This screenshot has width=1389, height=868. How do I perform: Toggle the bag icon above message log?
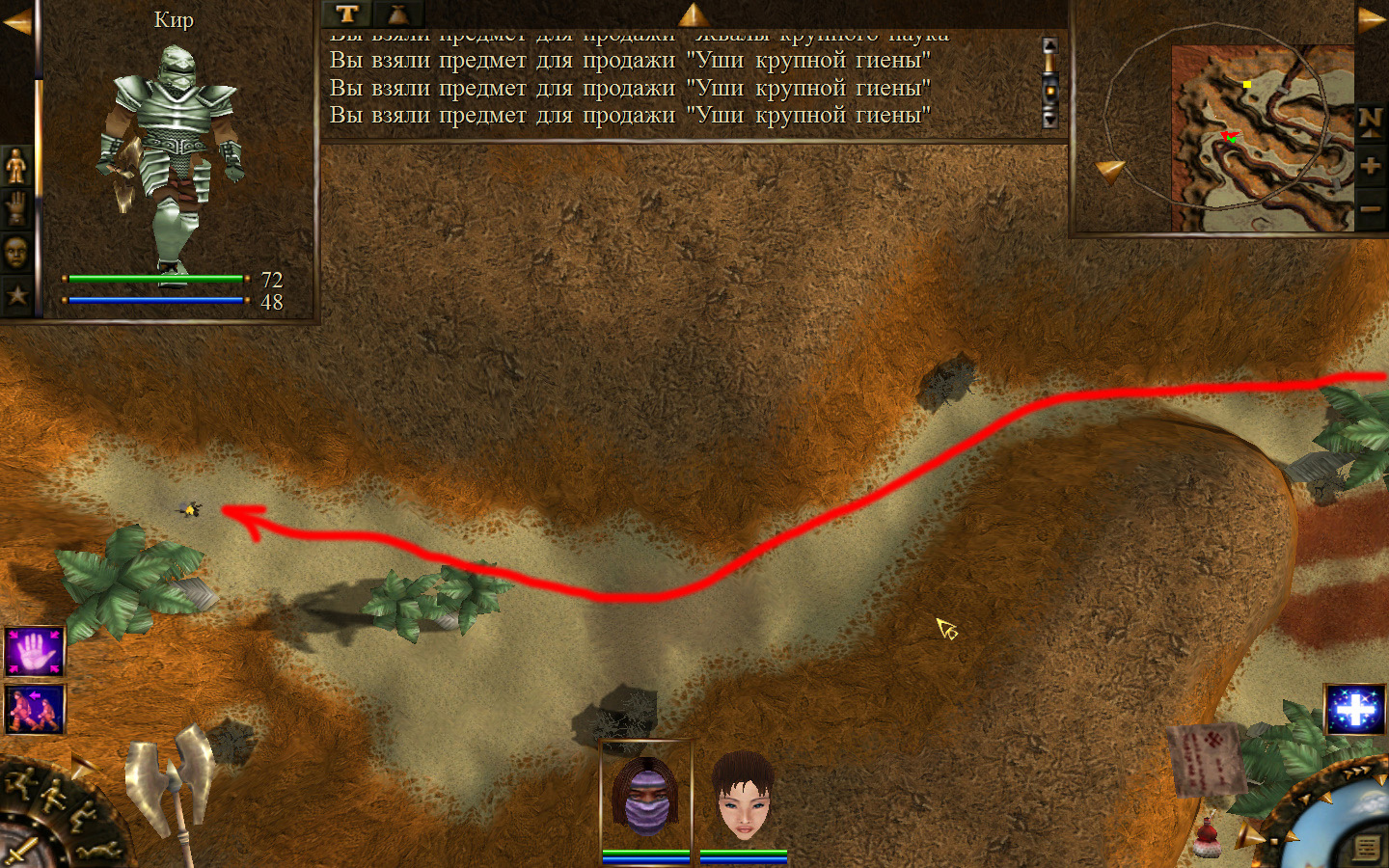(x=398, y=14)
